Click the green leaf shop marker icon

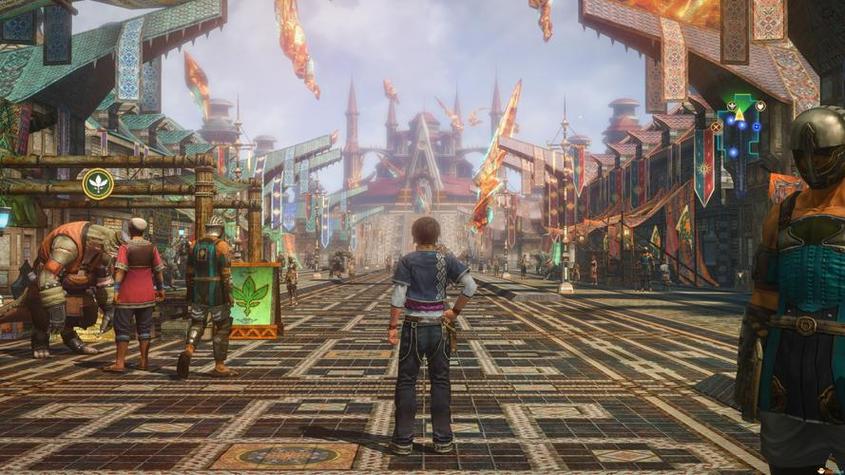[97, 183]
